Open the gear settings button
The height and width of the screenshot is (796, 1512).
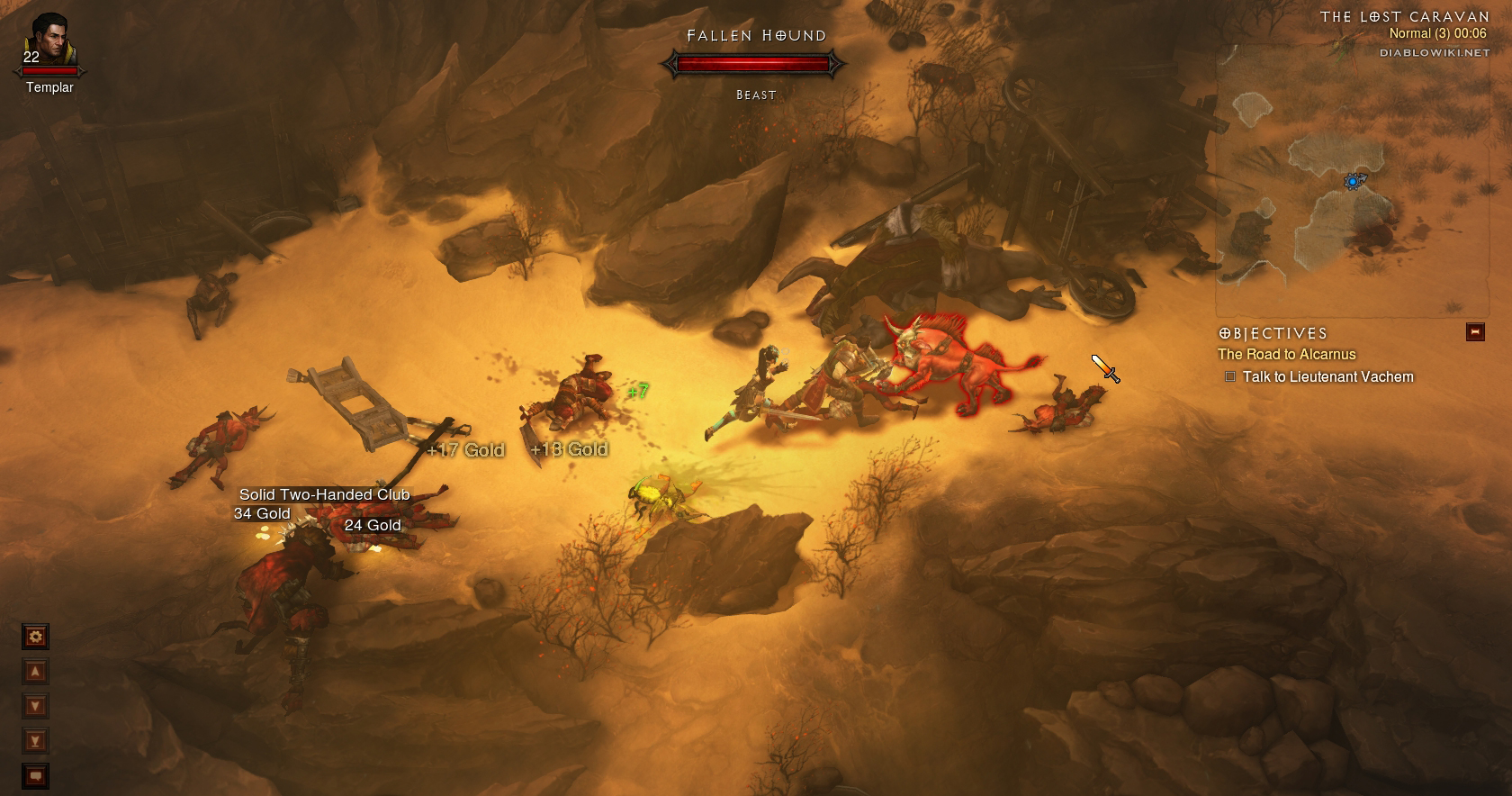click(x=35, y=638)
